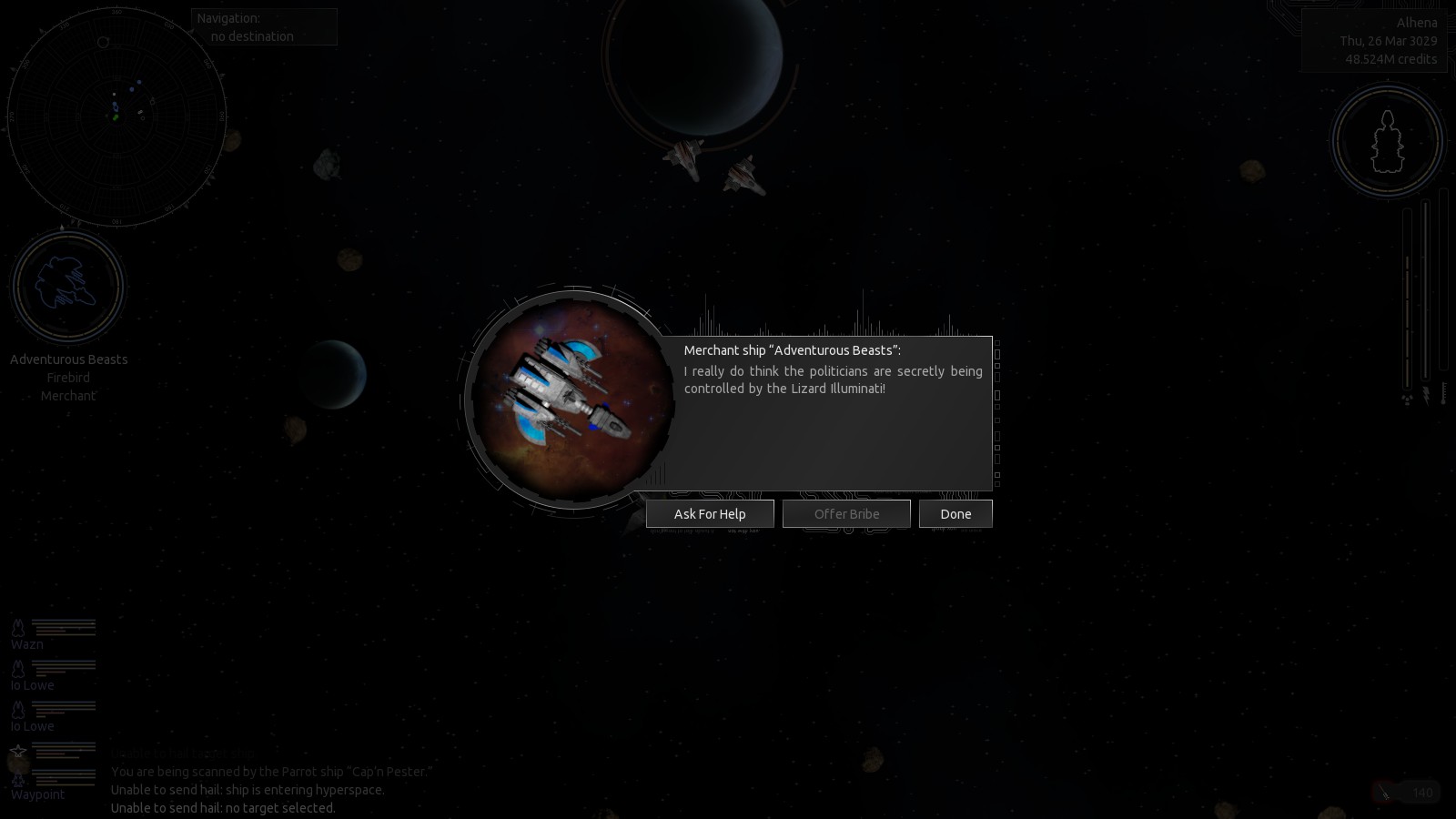Click the scan warning message from Cap'n Pester
This screenshot has width=1456, height=819.
(270, 771)
